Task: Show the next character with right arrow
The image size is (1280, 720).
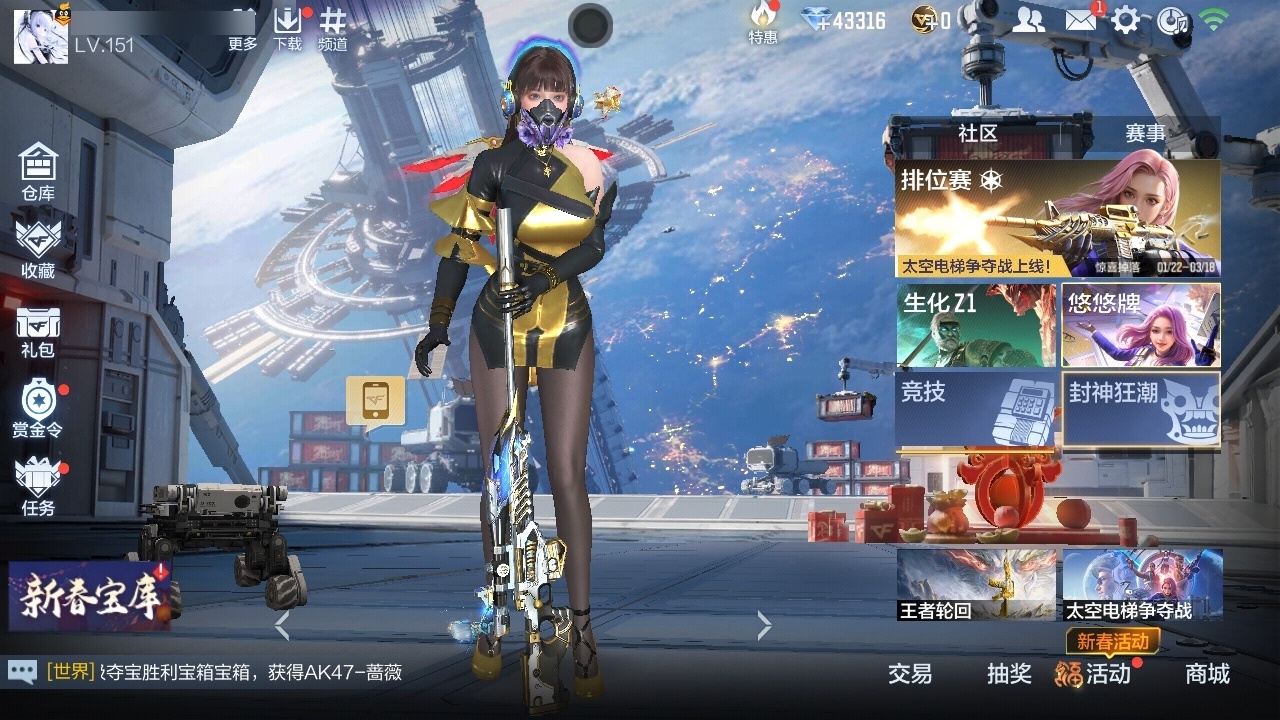Action: point(765,626)
